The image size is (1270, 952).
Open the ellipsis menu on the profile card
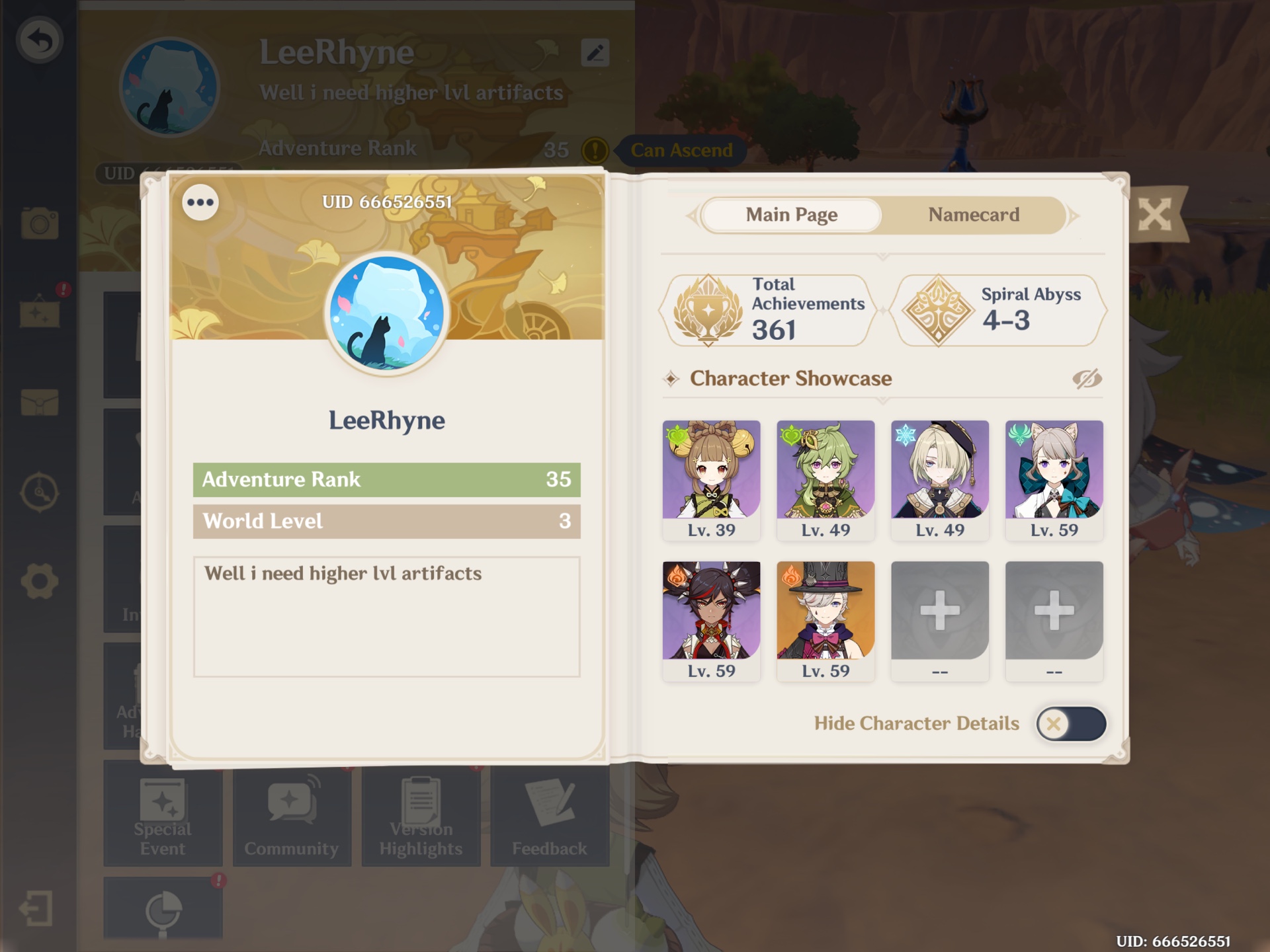tap(199, 202)
